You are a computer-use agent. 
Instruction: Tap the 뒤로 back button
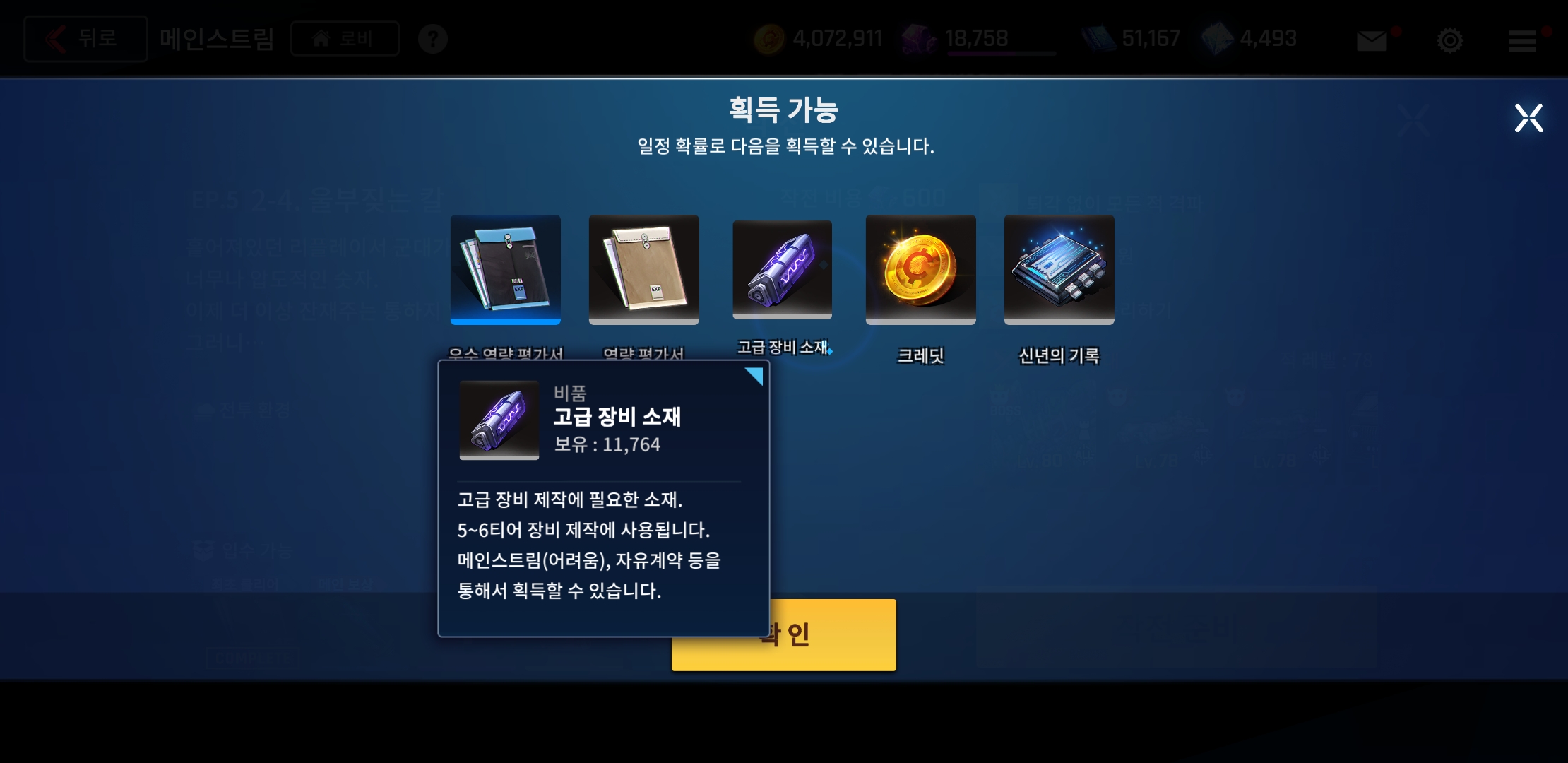[x=85, y=37]
